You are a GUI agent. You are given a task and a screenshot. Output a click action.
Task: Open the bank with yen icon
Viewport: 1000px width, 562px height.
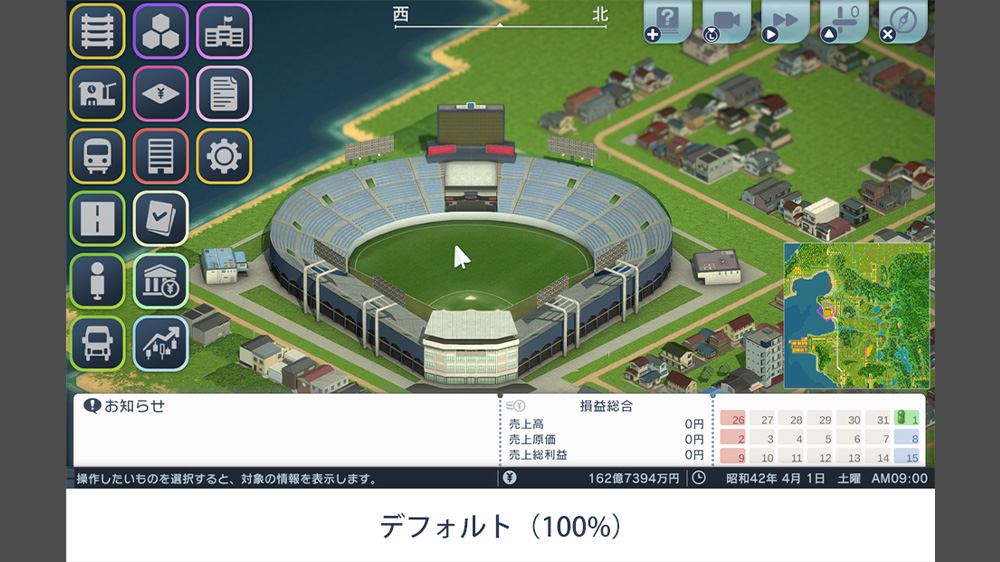click(x=160, y=281)
